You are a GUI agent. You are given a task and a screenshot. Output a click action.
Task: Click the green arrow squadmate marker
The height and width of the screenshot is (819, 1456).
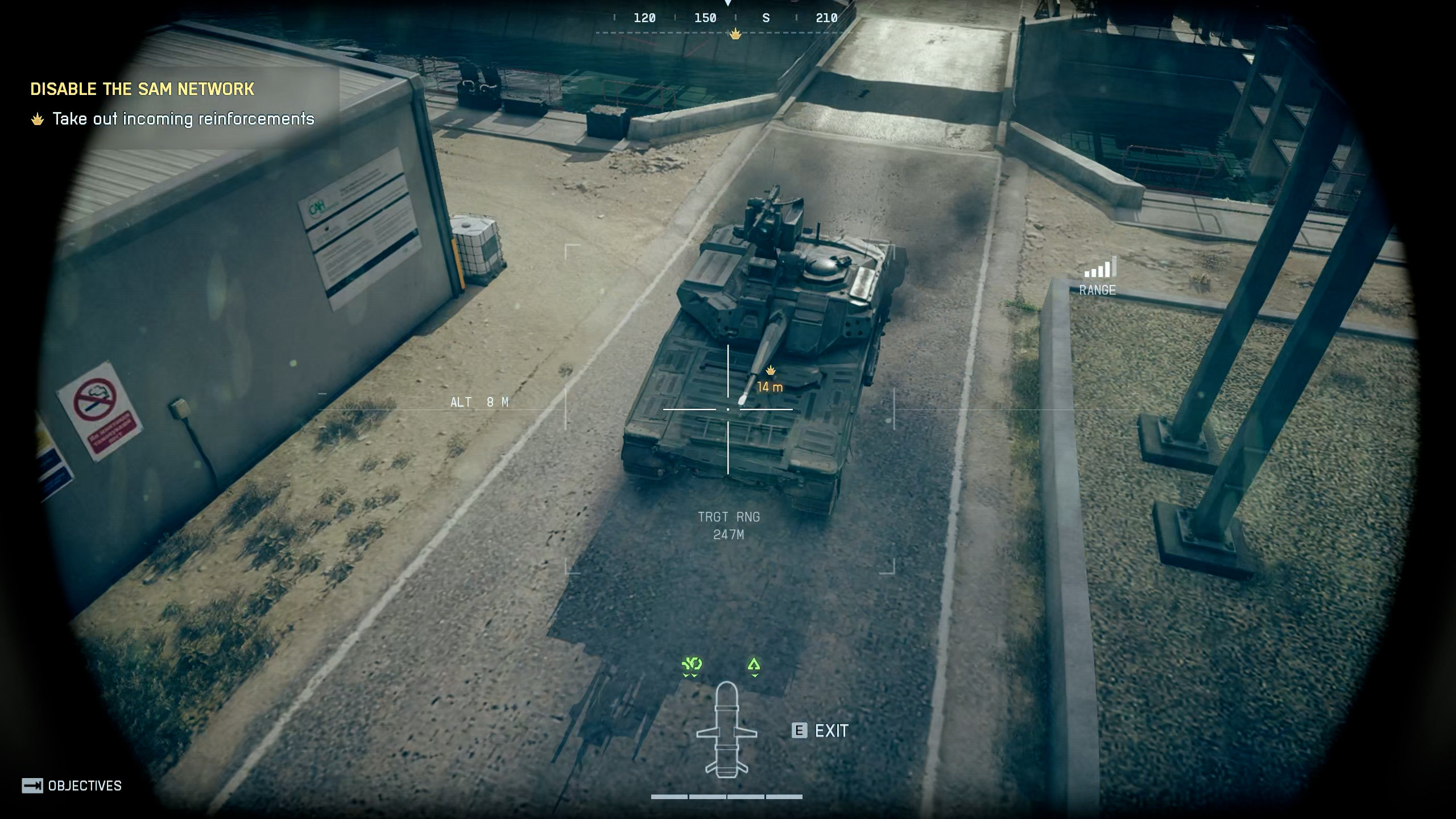754,665
